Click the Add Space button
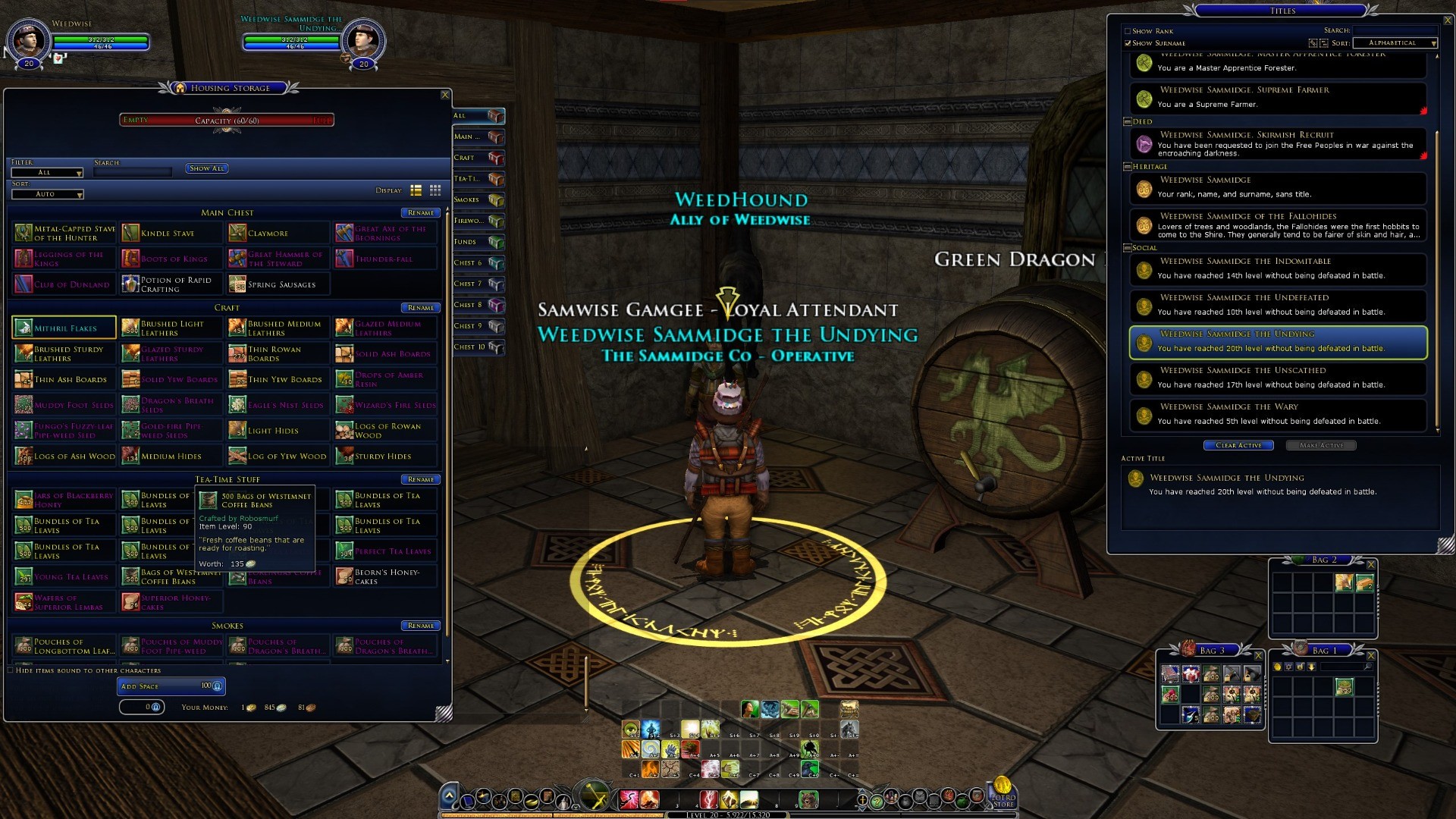Viewport: 1456px width, 819px height. [x=171, y=686]
